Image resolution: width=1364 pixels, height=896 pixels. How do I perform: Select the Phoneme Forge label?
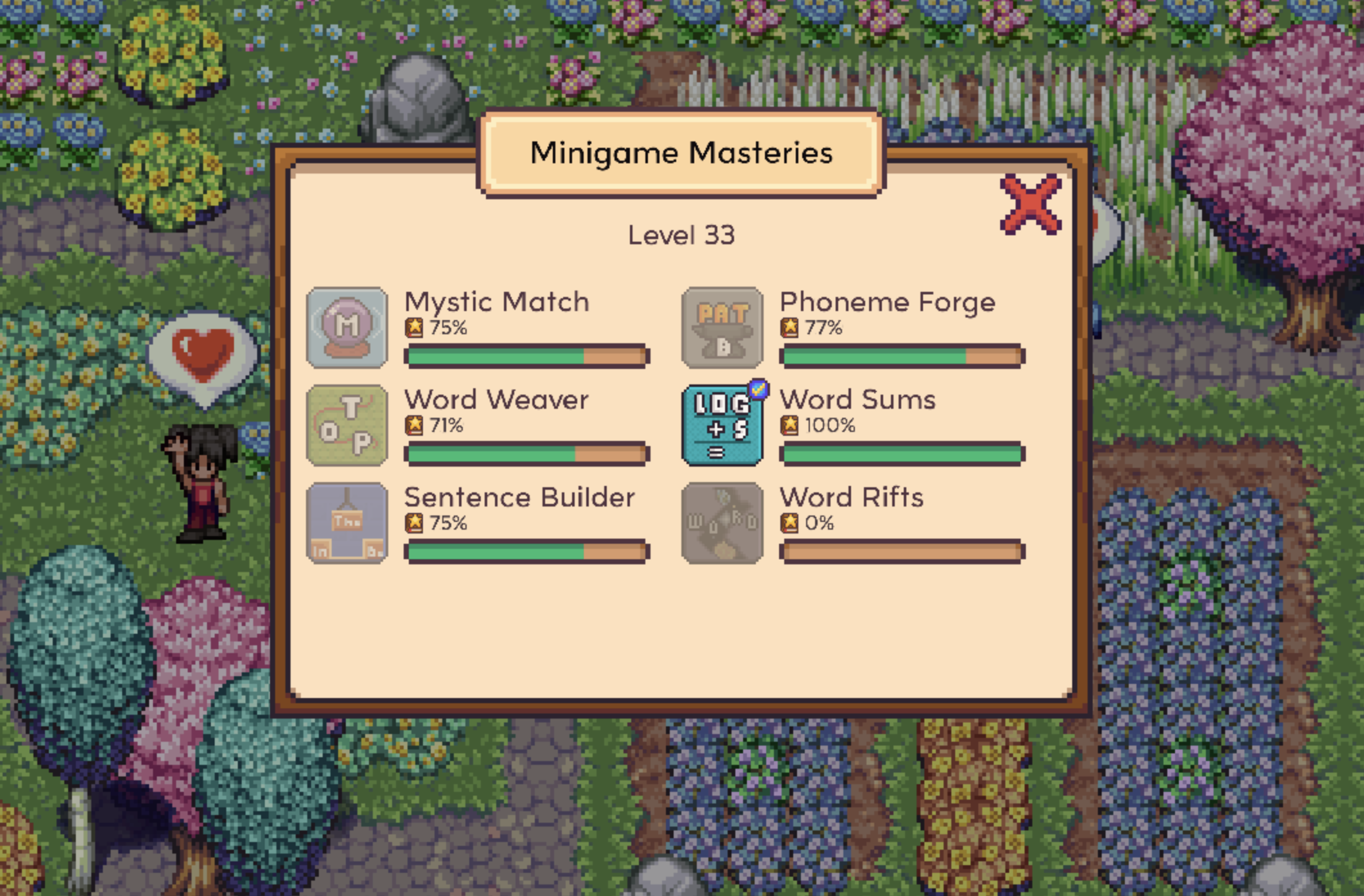[888, 302]
